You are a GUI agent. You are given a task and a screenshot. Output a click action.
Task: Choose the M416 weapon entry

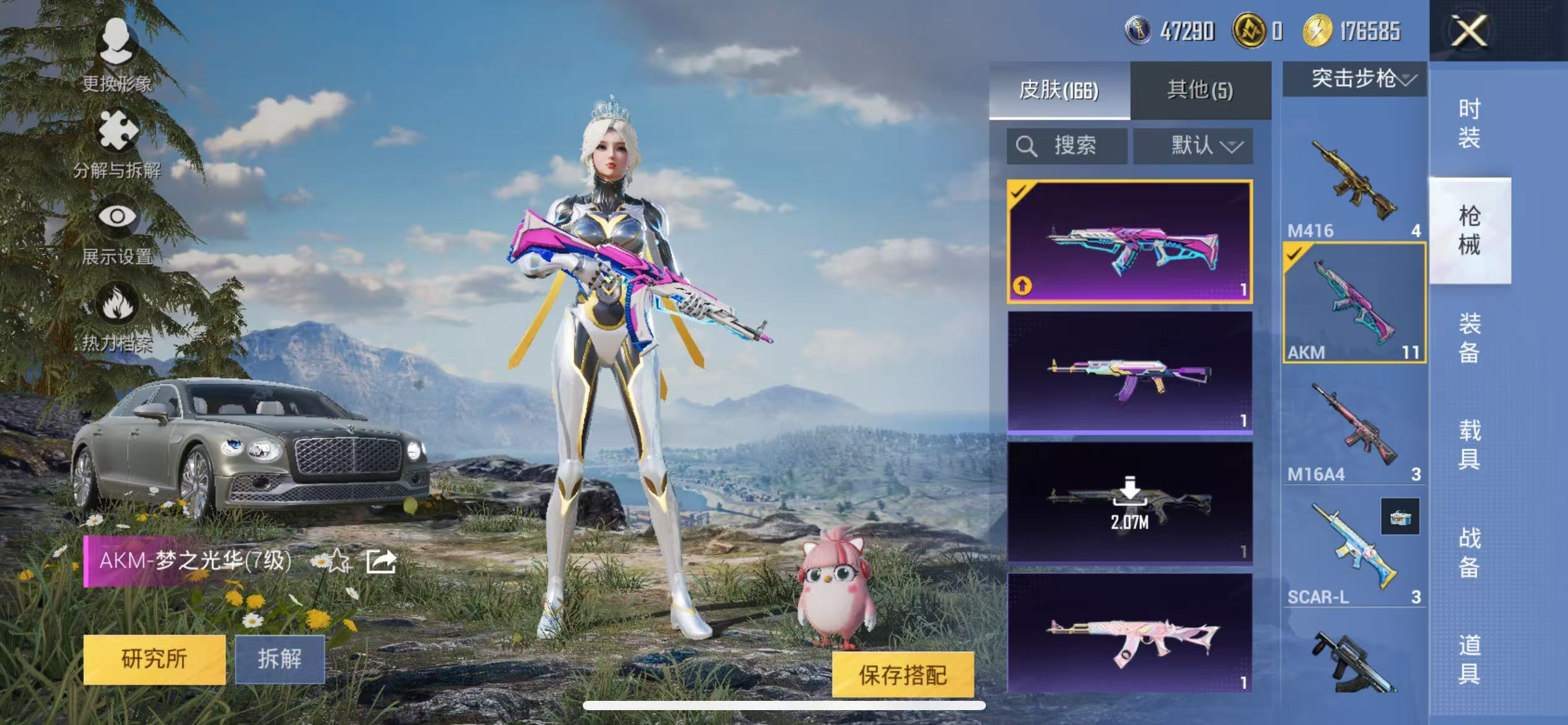(x=1354, y=183)
